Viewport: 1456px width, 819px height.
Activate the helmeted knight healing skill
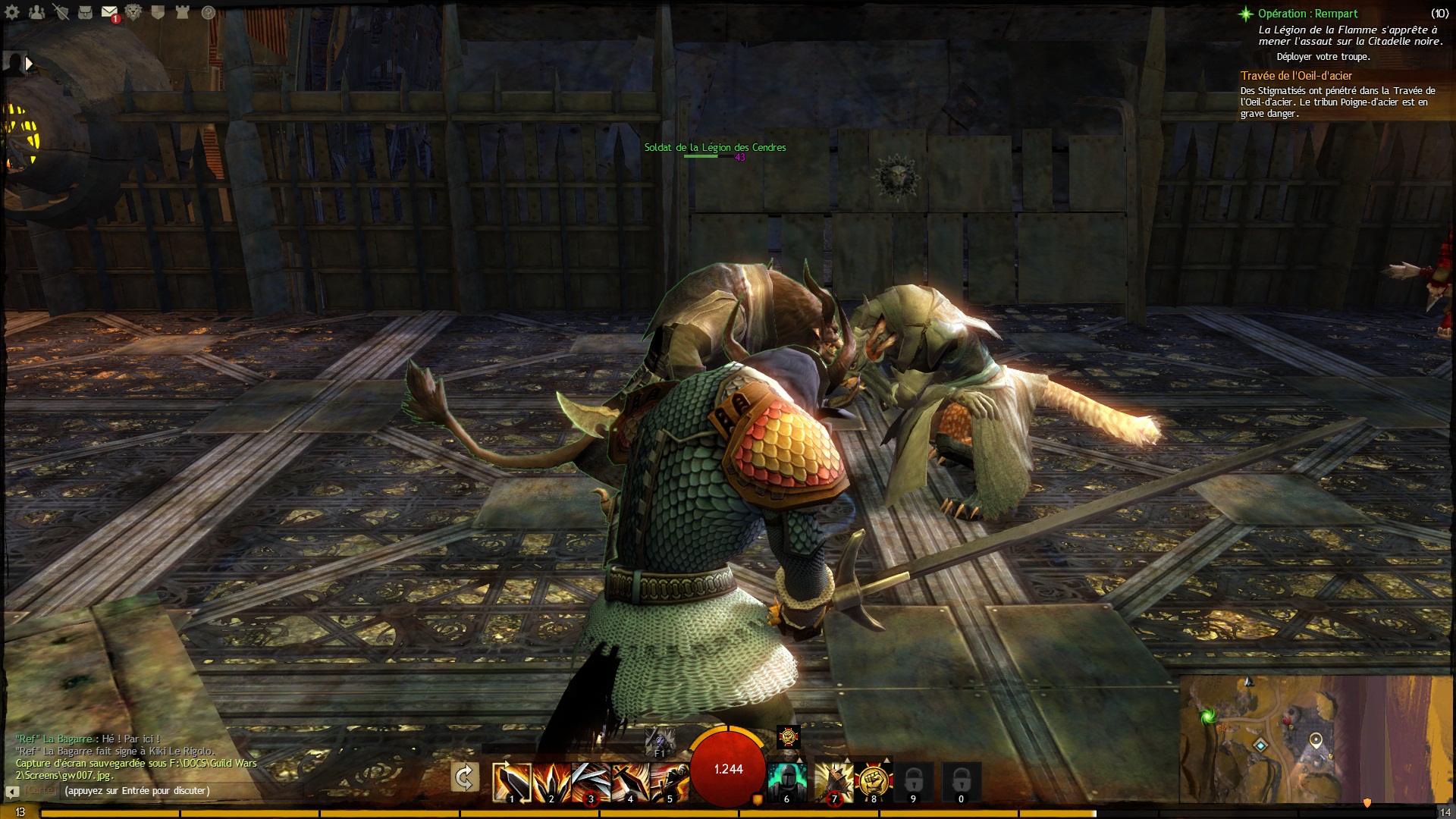click(786, 781)
